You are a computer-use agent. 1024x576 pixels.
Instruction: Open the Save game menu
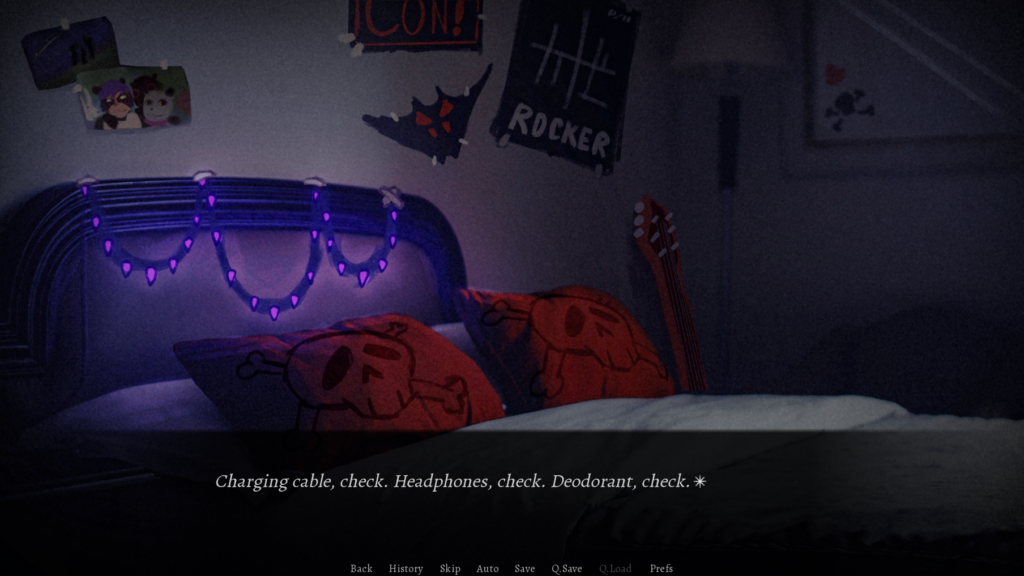(x=525, y=568)
